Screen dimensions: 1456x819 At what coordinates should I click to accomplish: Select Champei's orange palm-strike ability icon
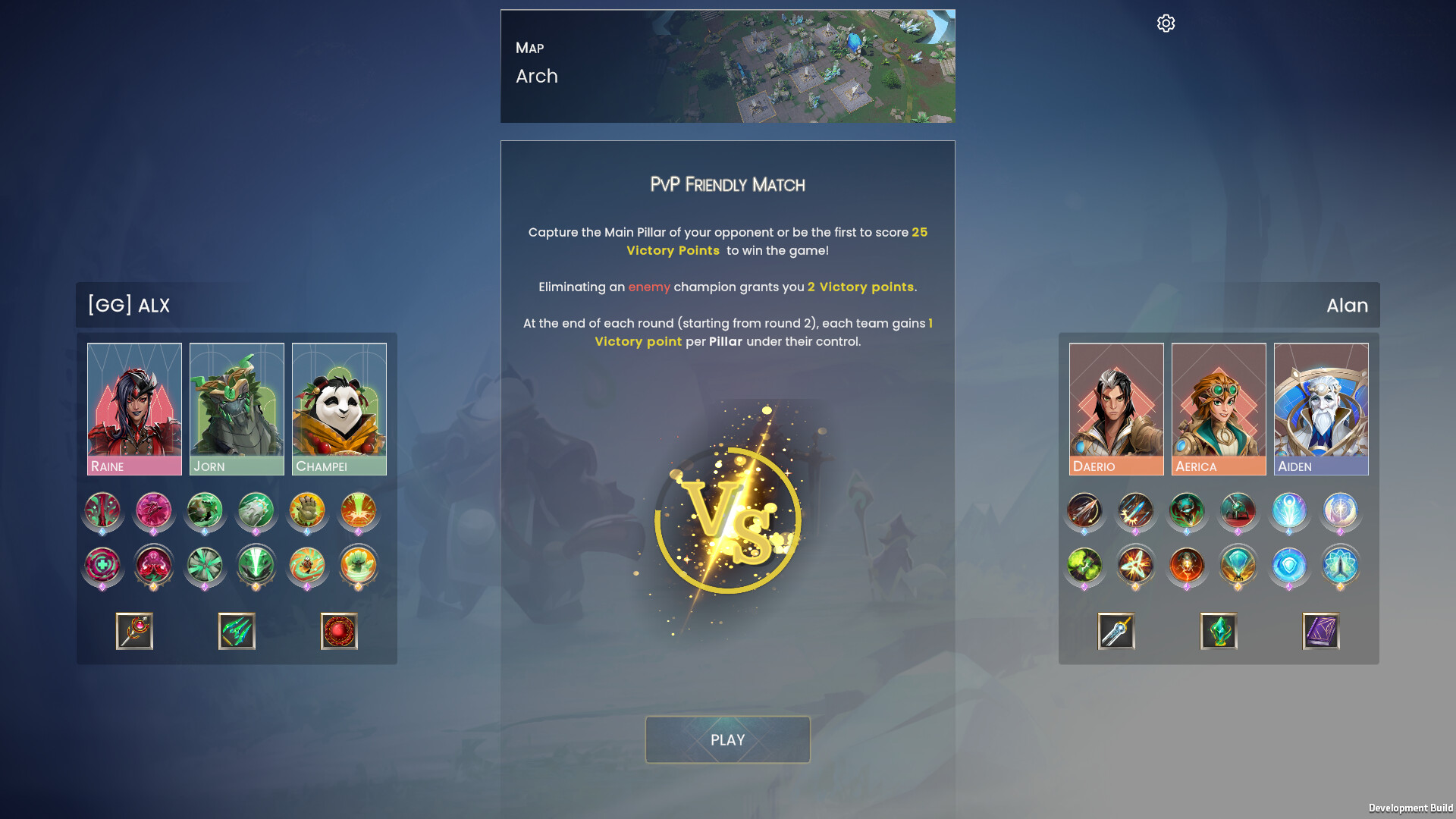[307, 512]
